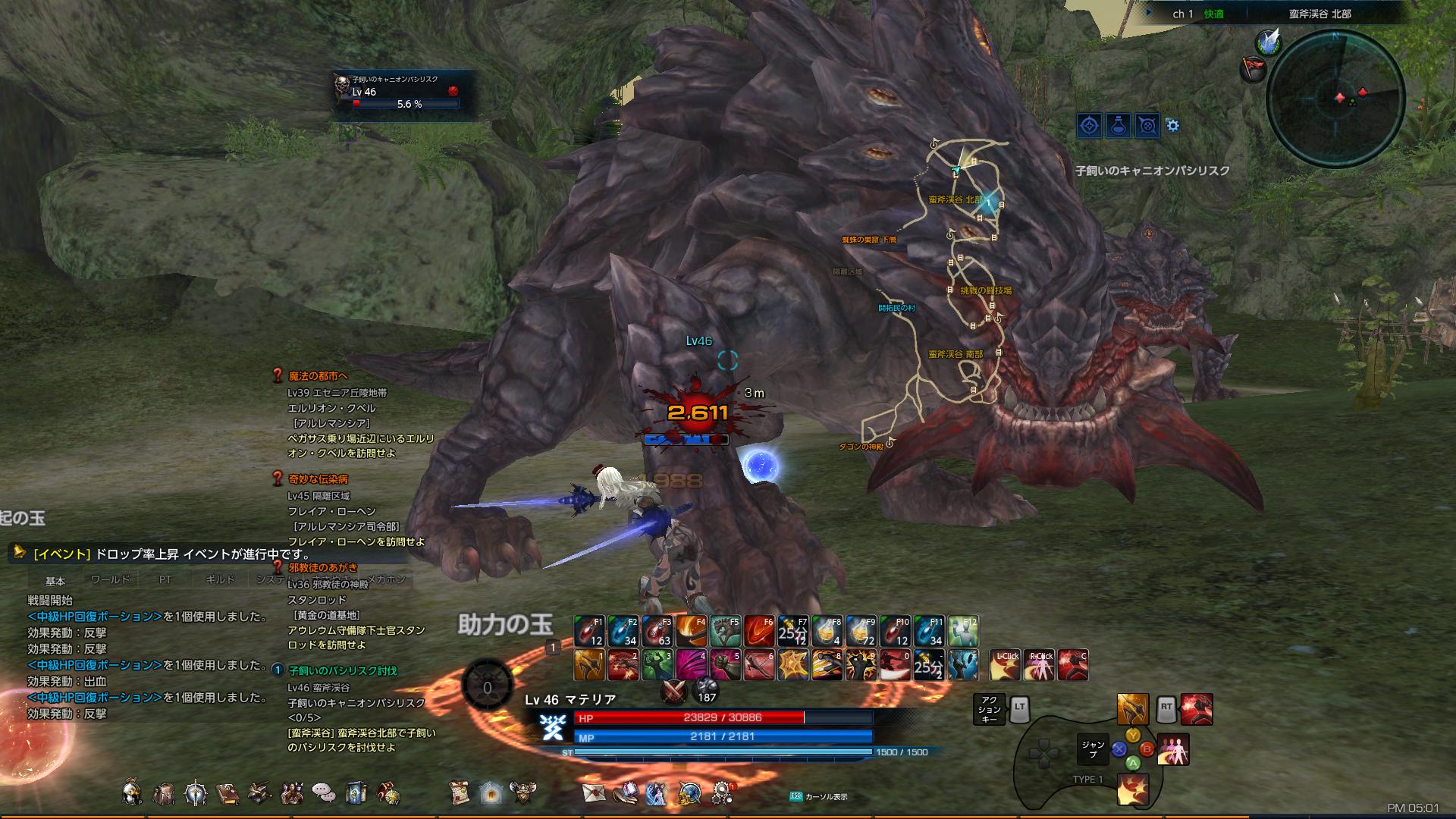Open the chat speech bubbles menu icon

pos(324,793)
